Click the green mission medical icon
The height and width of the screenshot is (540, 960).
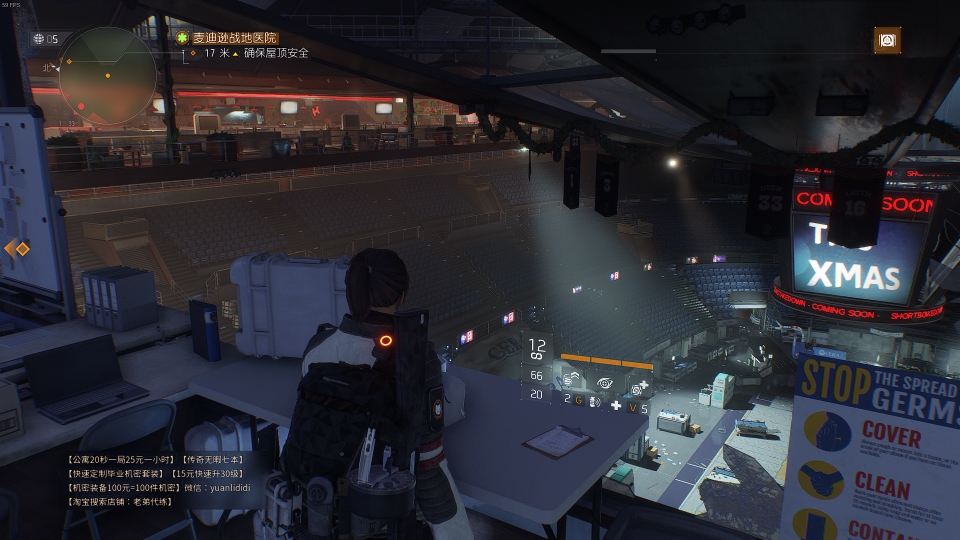tap(182, 37)
